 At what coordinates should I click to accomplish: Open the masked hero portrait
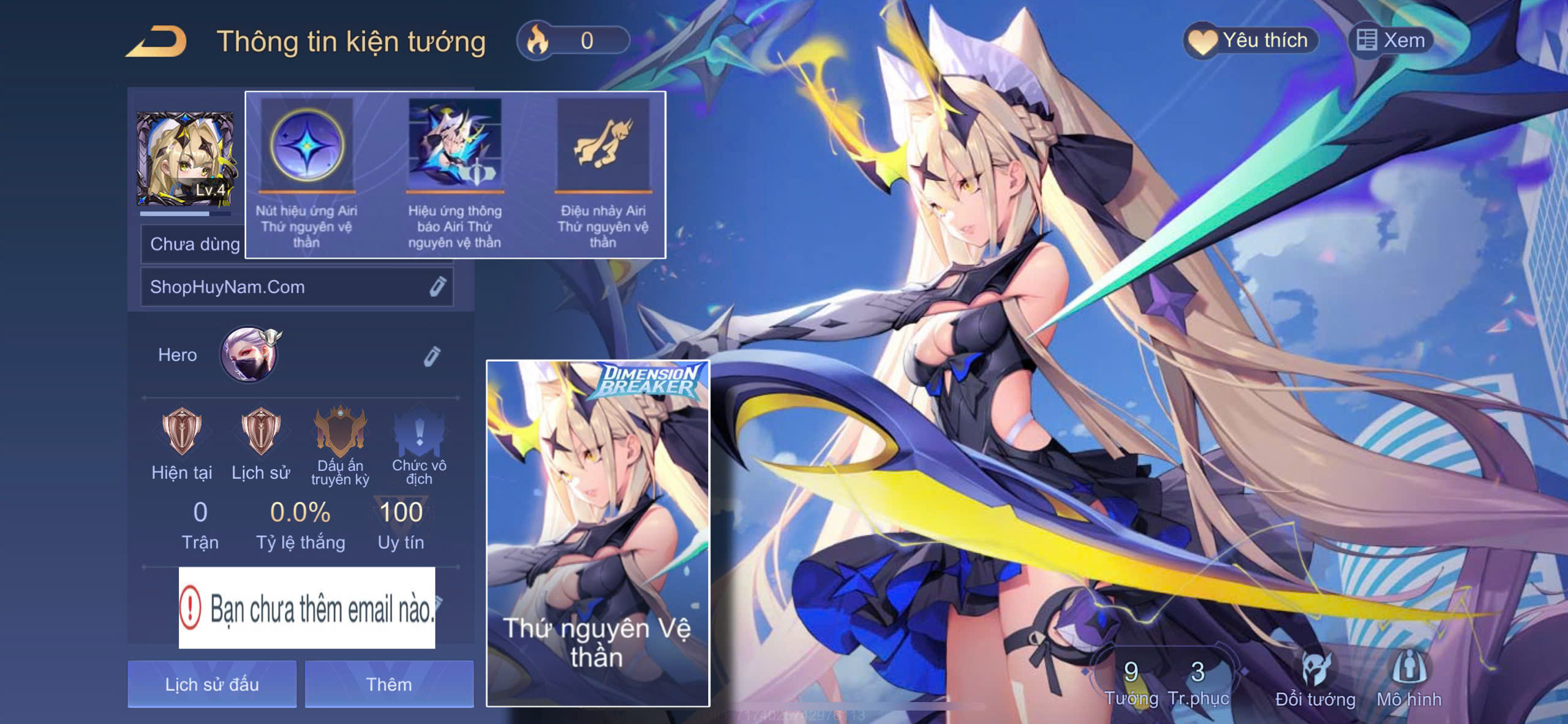(x=249, y=355)
